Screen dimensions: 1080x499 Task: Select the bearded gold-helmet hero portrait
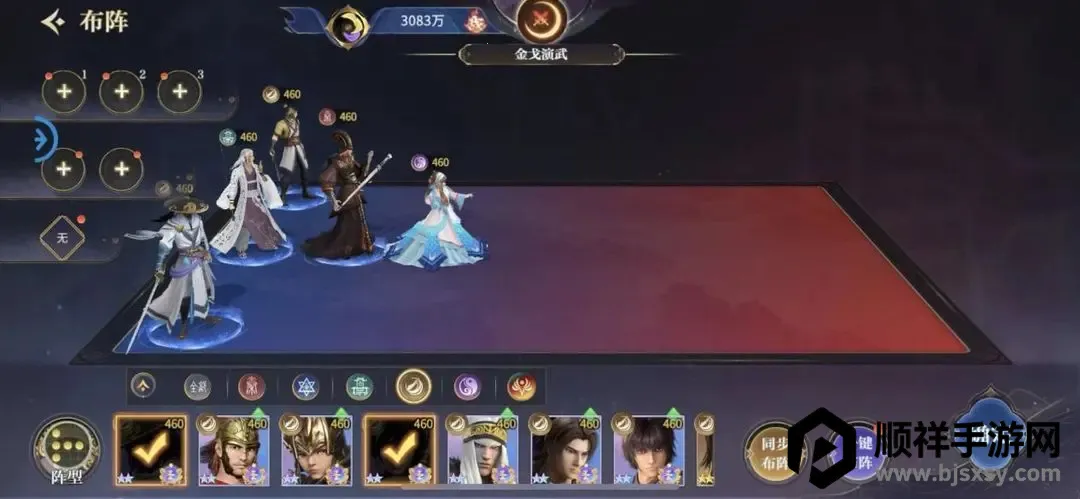pos(234,450)
